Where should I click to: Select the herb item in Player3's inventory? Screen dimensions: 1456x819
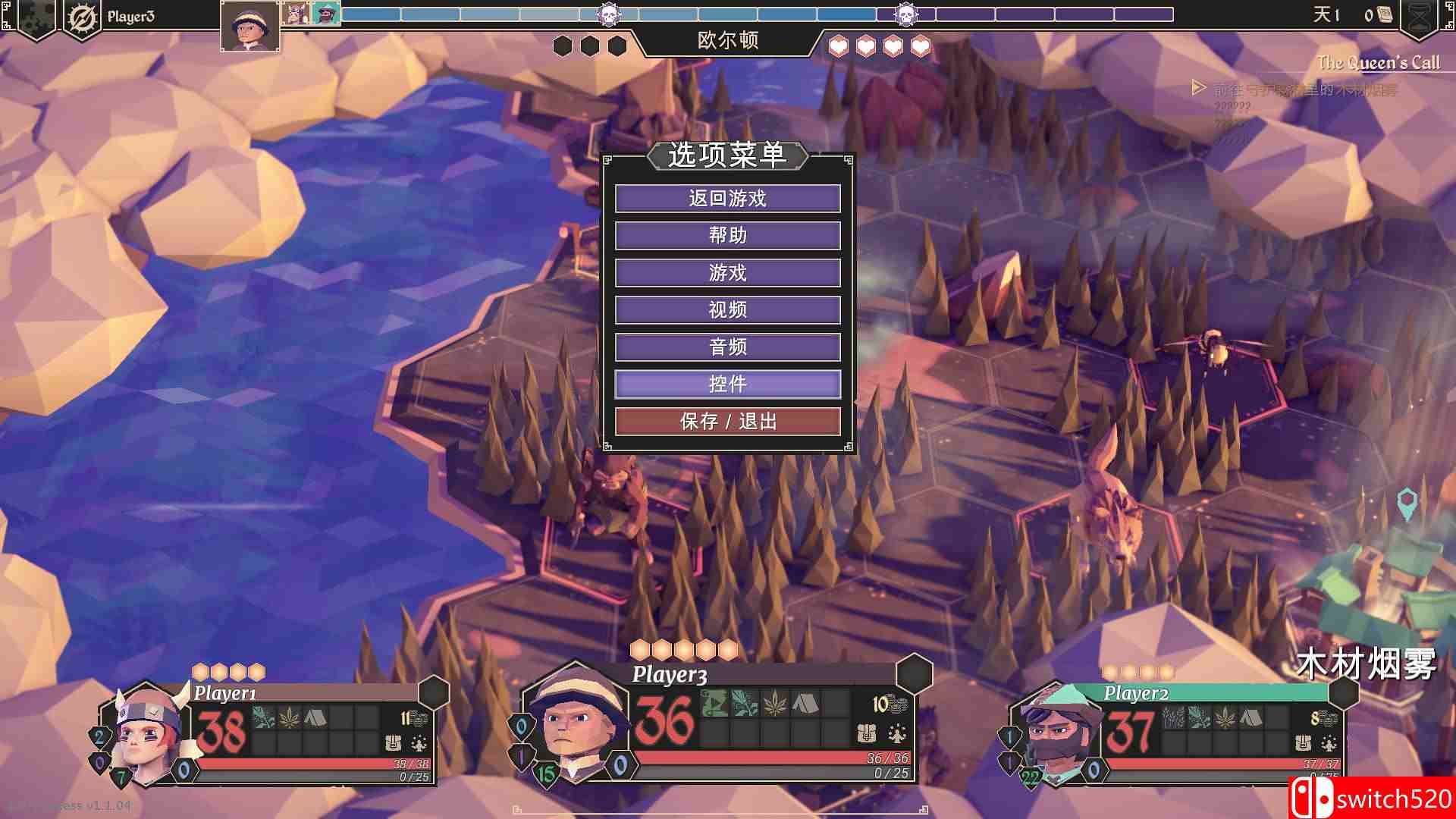774,701
